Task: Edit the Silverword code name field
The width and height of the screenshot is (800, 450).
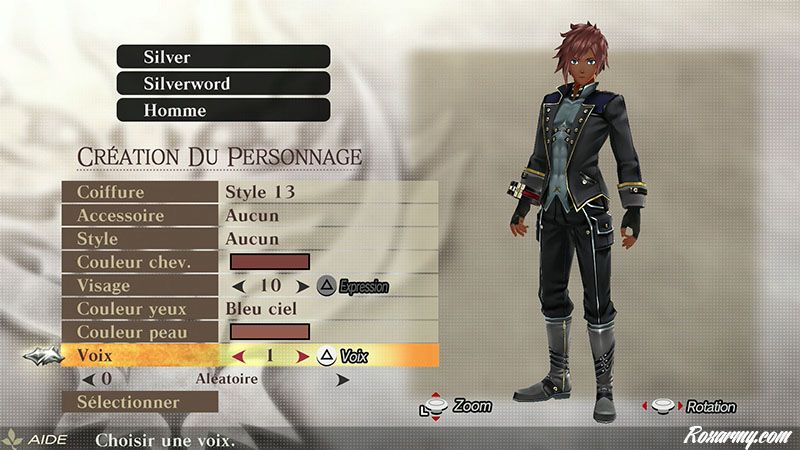Action: pos(223,83)
